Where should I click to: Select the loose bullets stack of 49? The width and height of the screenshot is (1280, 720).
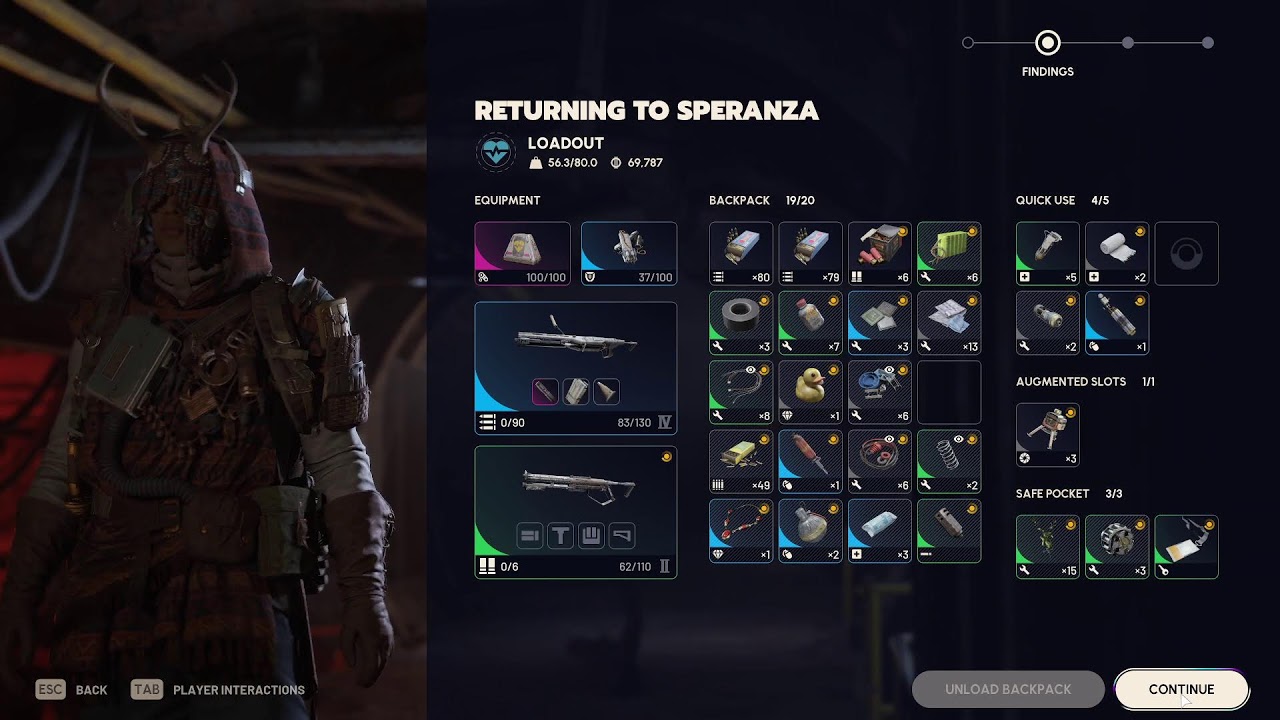coord(741,462)
